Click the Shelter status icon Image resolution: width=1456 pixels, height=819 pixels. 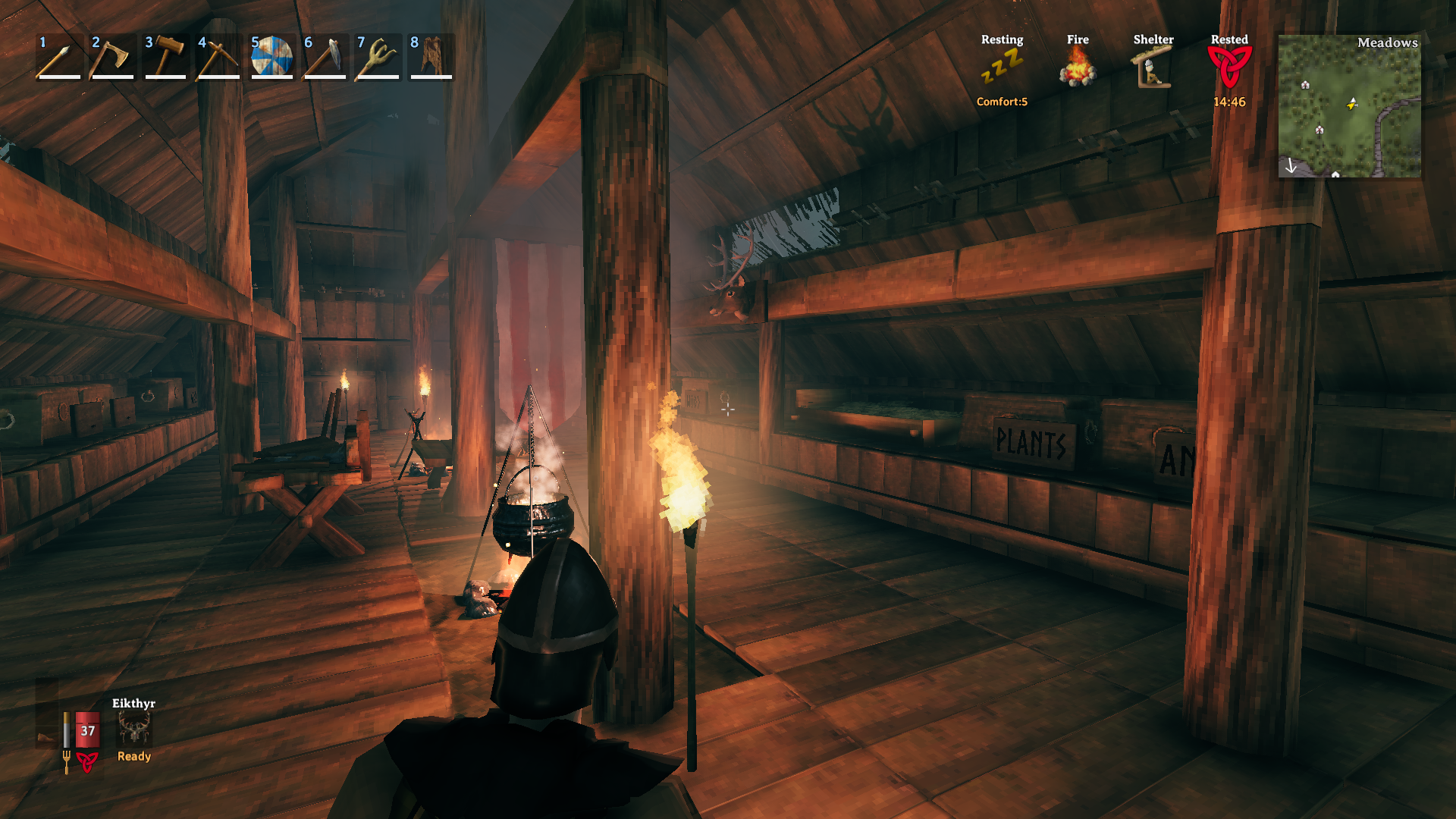(x=1153, y=68)
